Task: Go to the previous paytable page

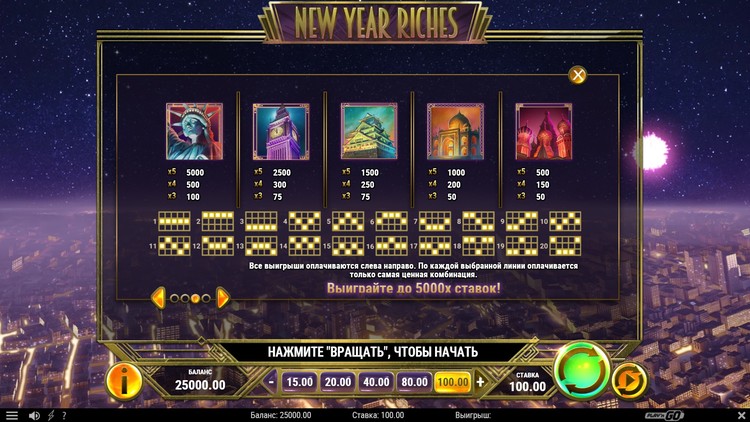Action: point(158,297)
